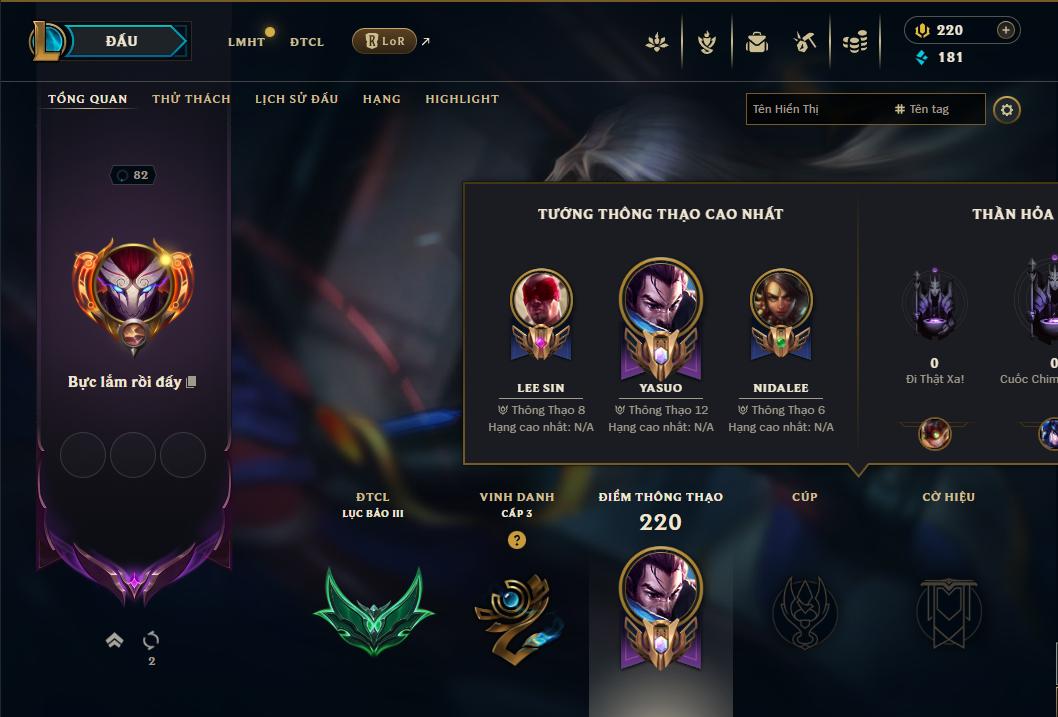Image resolution: width=1058 pixels, height=717 pixels.
Task: Open the THỬ THÁCH tab
Action: coord(191,99)
